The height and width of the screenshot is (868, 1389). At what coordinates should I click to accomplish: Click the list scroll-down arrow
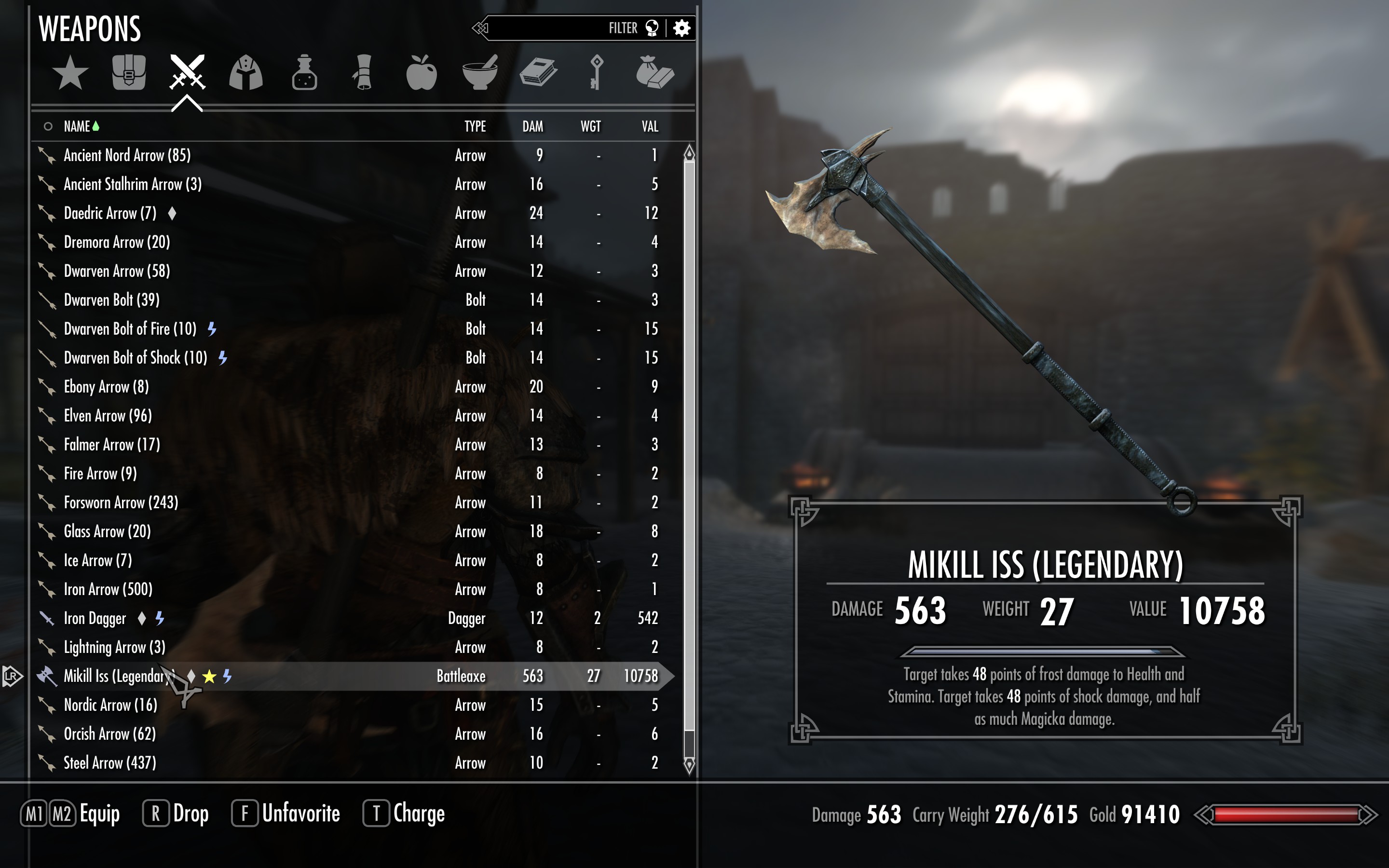coord(689,765)
